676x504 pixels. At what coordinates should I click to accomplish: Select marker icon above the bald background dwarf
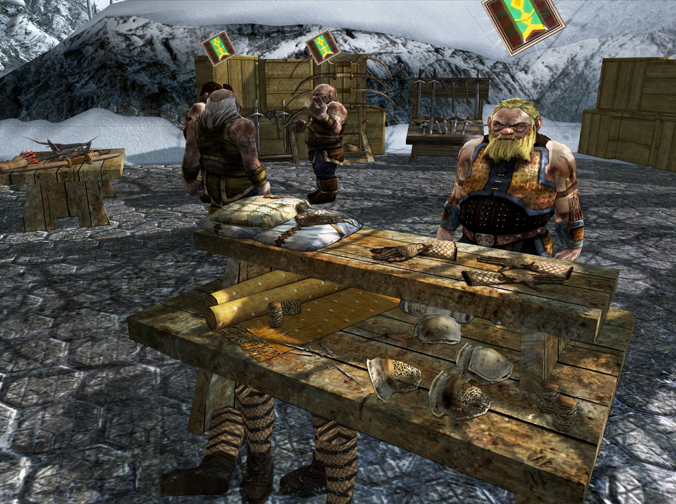click(322, 47)
